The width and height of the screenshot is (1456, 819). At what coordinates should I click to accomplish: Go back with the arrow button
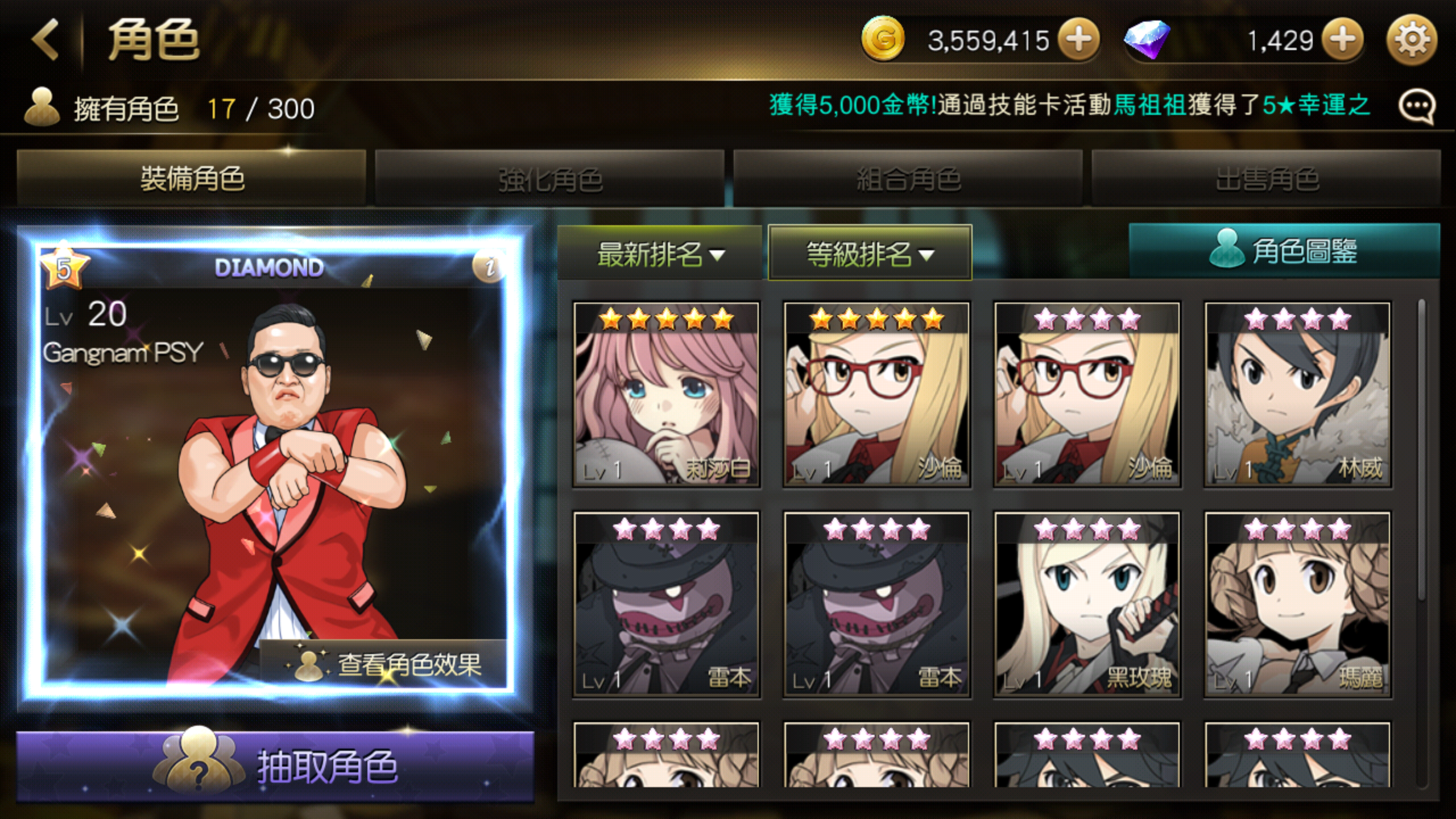[x=47, y=40]
